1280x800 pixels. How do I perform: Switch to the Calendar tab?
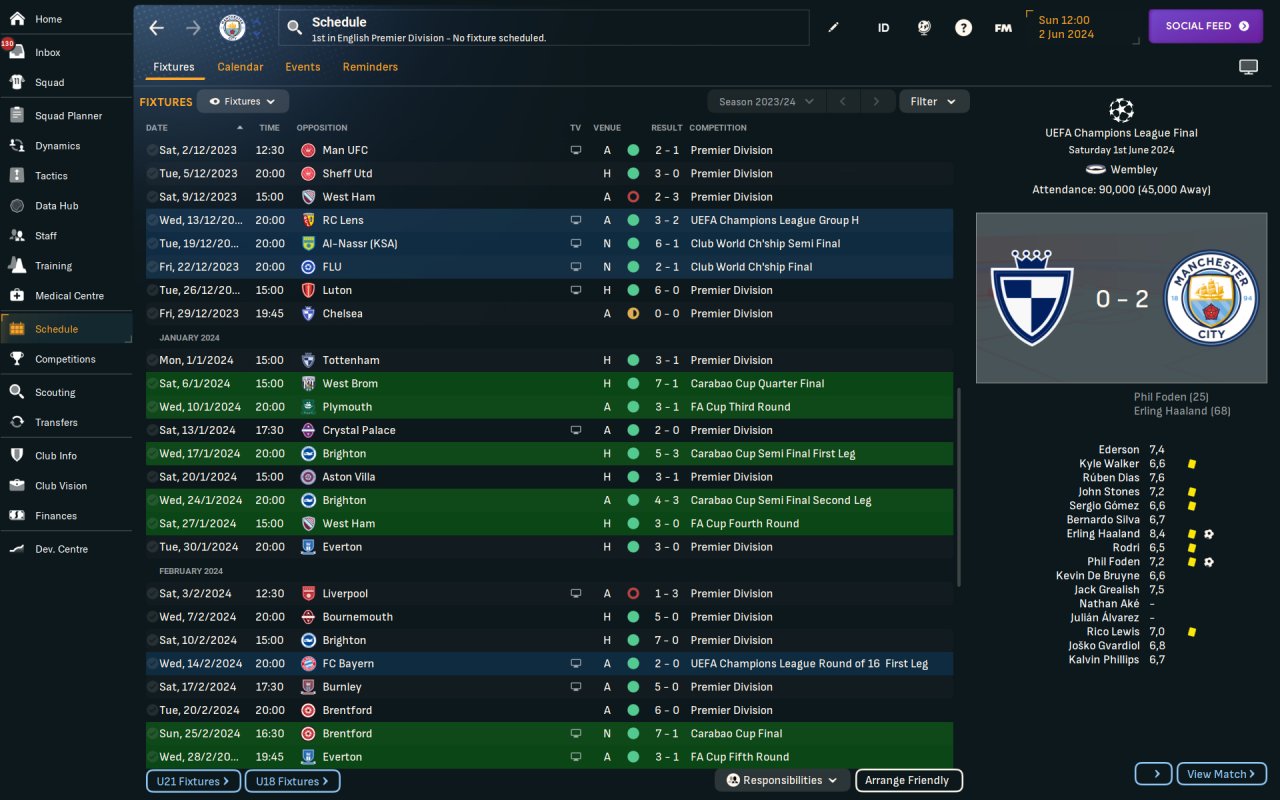(x=240, y=67)
